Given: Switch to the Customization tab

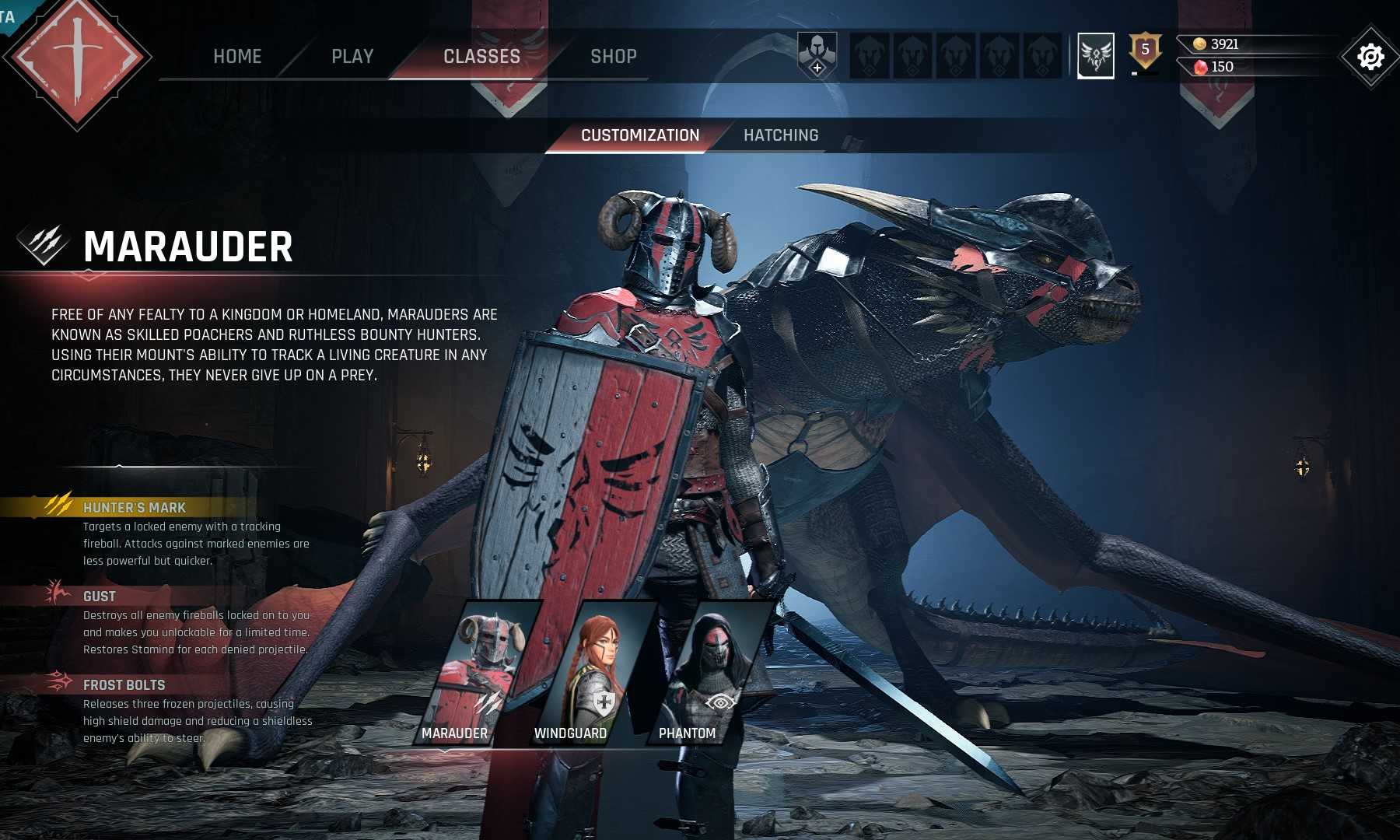Looking at the screenshot, I should (639, 135).
